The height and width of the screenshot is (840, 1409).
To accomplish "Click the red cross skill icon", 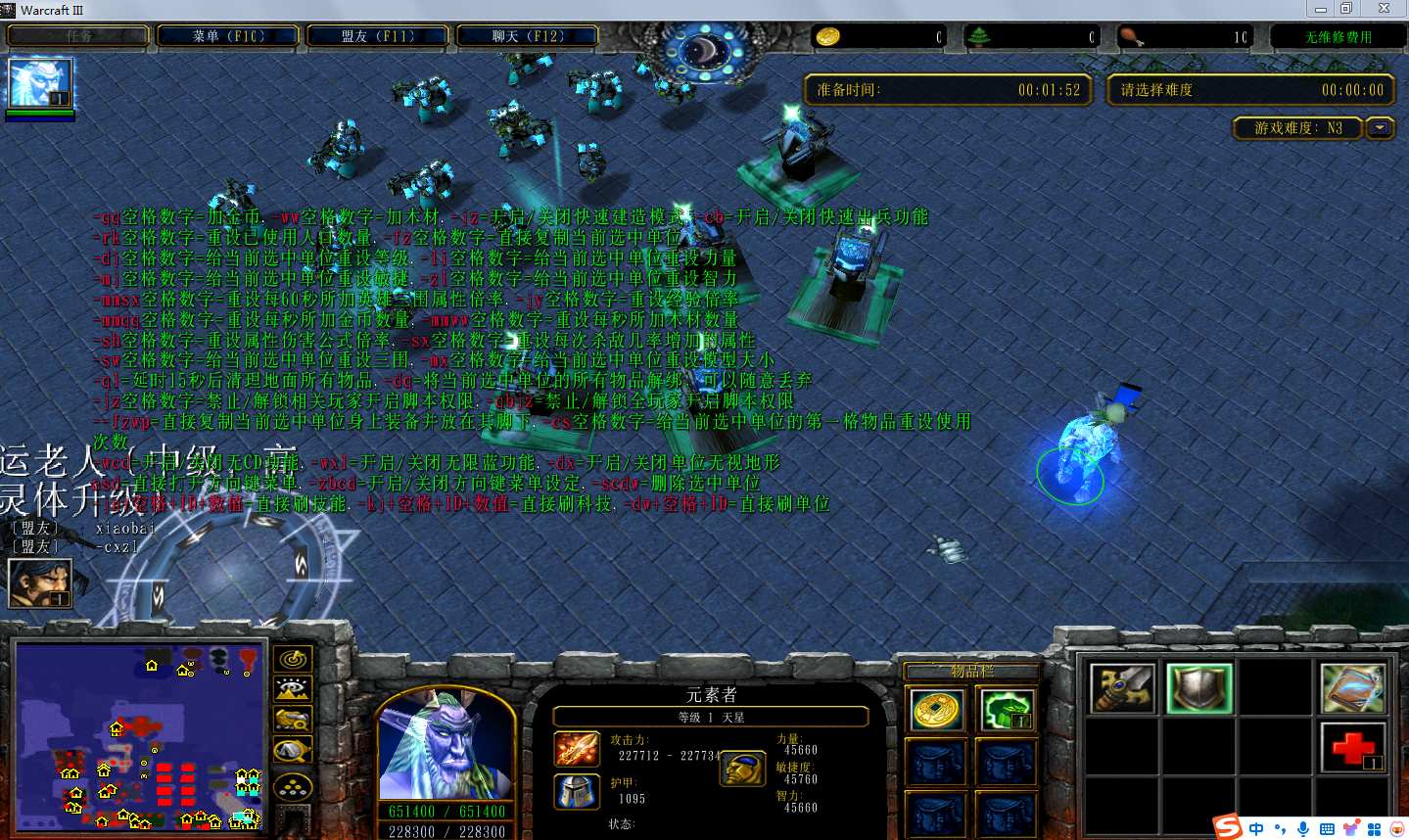I will tap(1352, 748).
